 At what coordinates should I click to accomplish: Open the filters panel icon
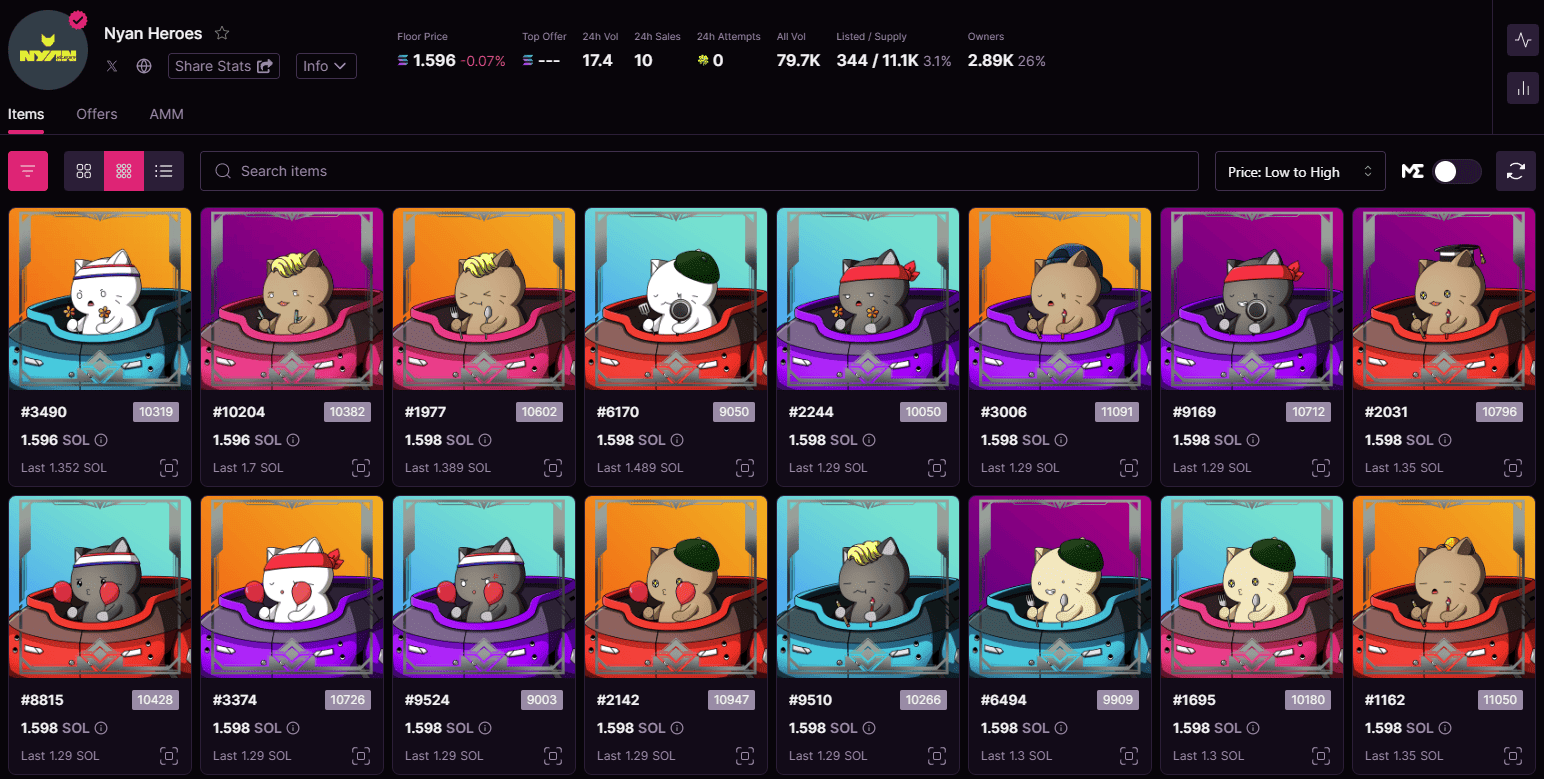pyautogui.click(x=27, y=170)
